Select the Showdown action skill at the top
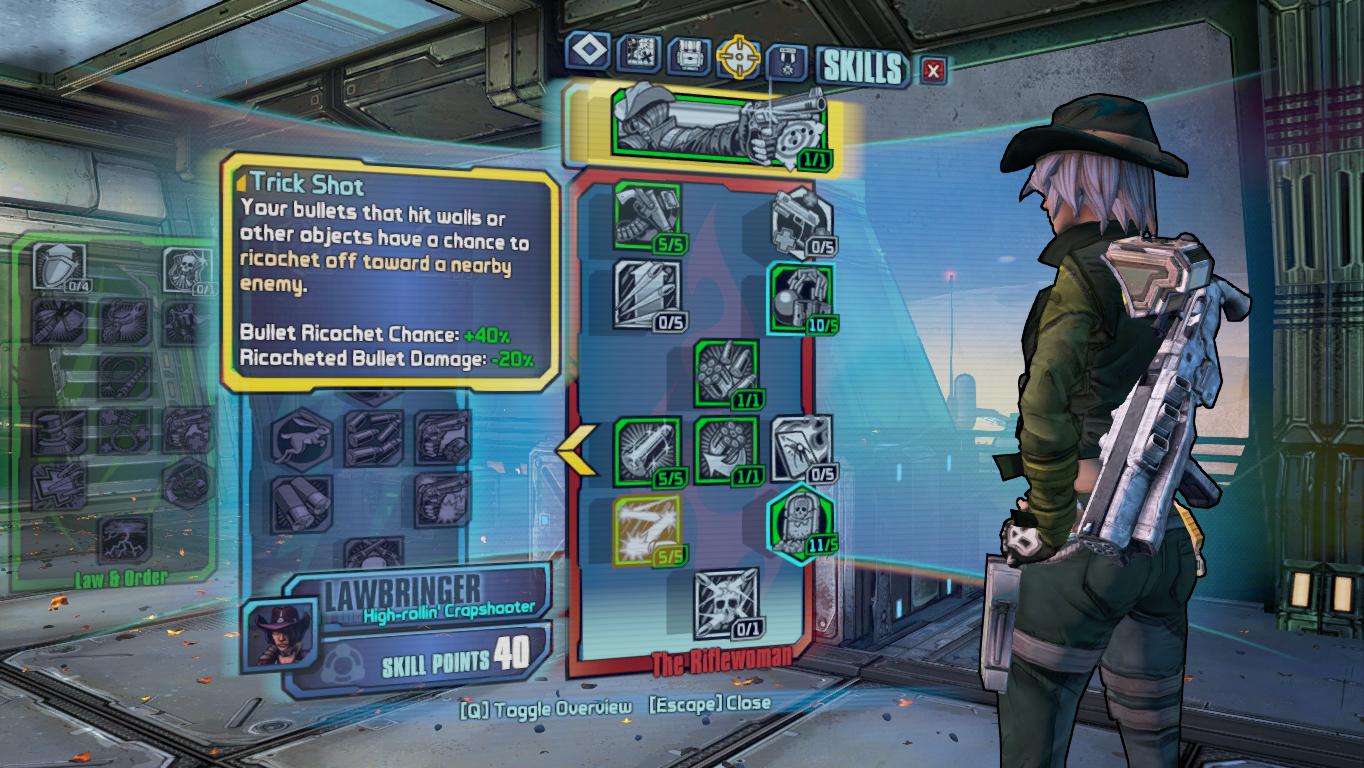1364x768 pixels. (717, 124)
